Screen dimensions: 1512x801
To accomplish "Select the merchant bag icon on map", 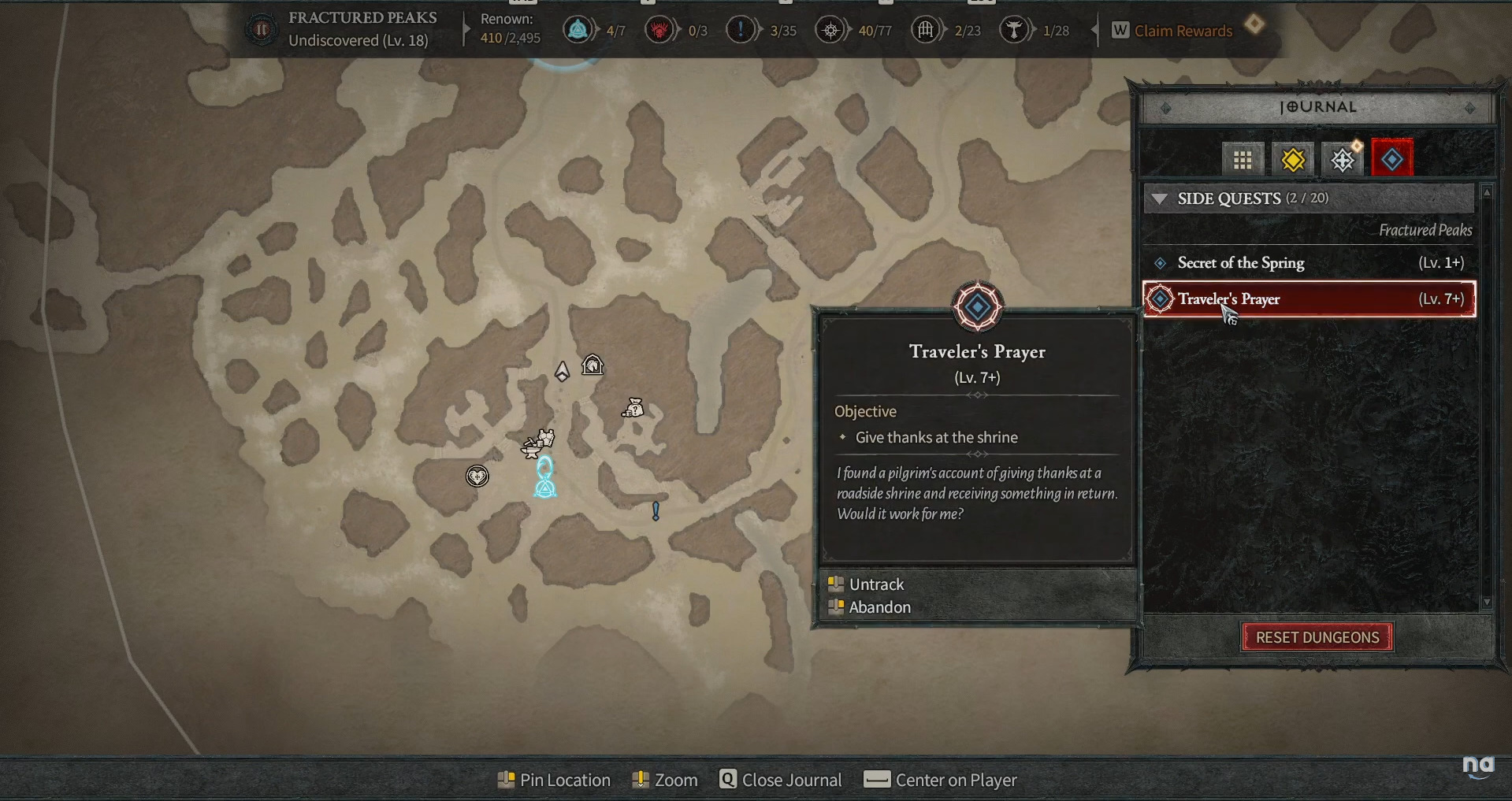I will (633, 408).
